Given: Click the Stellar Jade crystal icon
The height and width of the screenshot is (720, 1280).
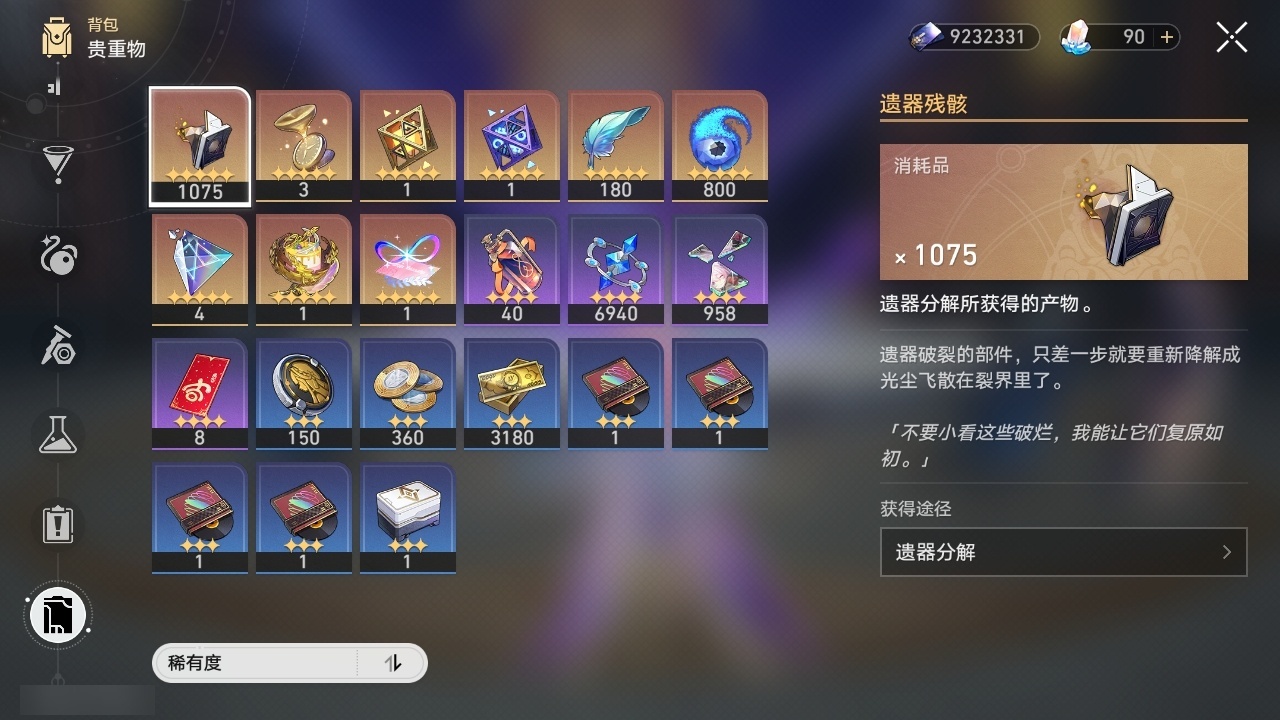Looking at the screenshot, I should tap(1076, 36).
